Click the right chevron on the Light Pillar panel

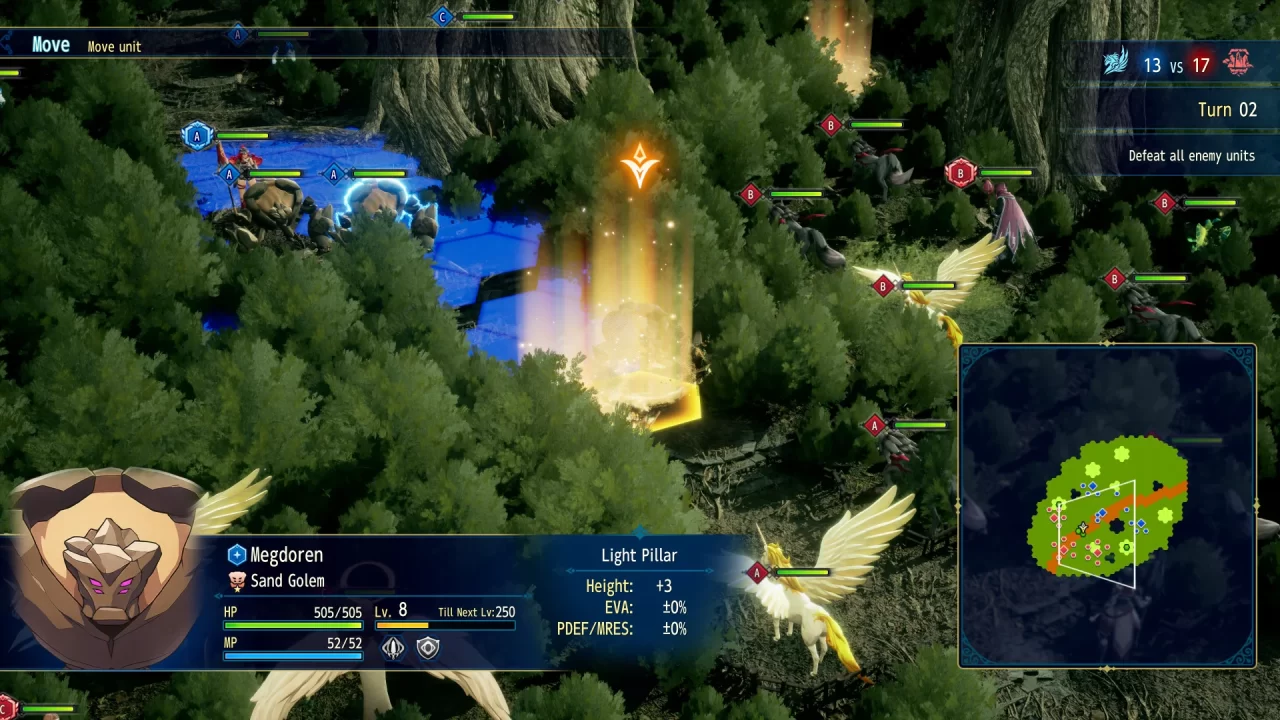click(708, 570)
